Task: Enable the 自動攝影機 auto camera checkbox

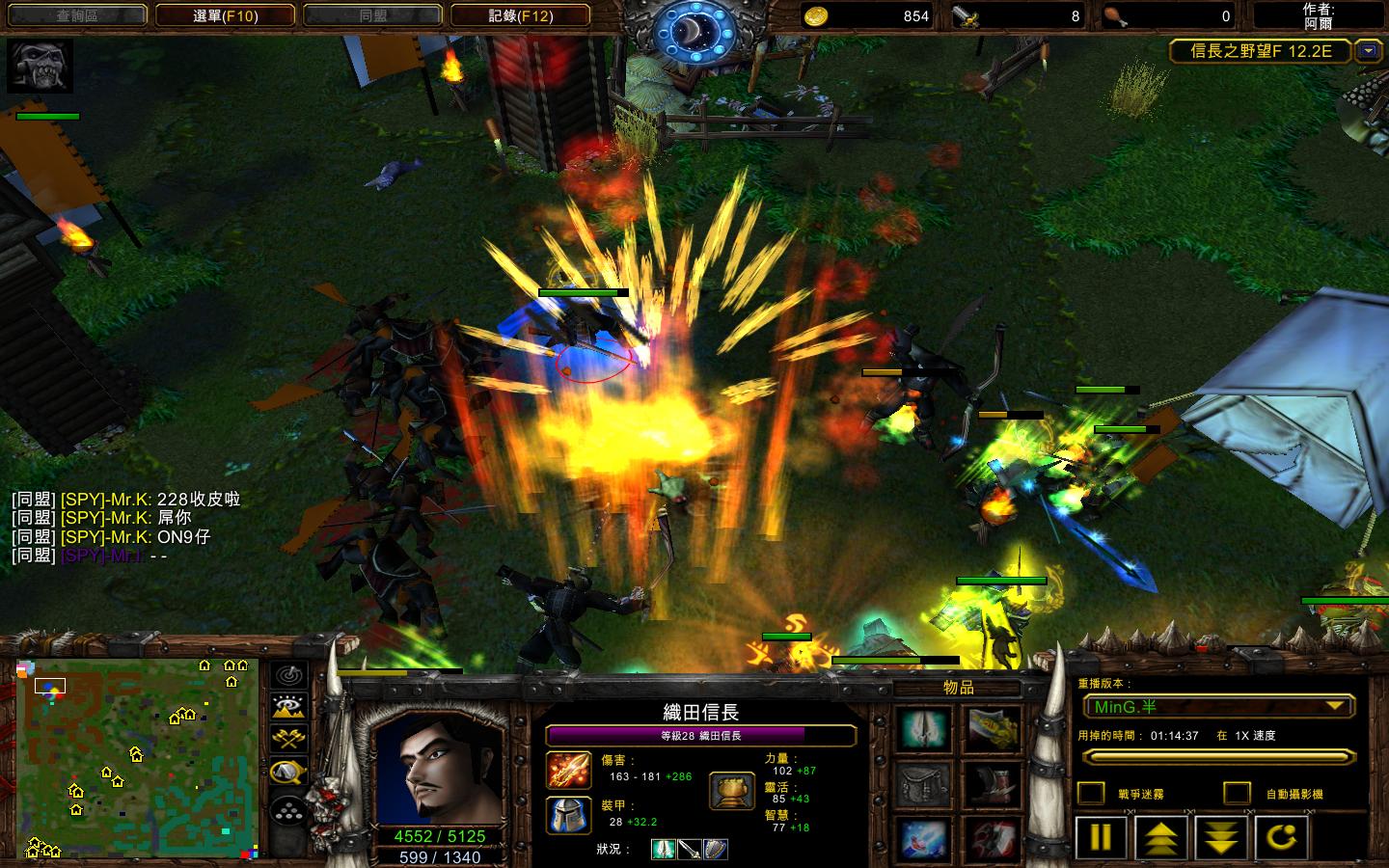Action: click(x=1237, y=793)
